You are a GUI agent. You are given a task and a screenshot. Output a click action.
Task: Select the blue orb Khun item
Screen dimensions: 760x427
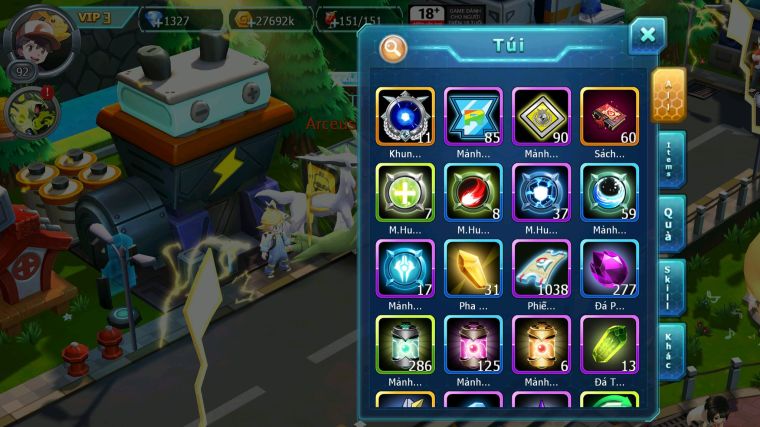pos(405,117)
